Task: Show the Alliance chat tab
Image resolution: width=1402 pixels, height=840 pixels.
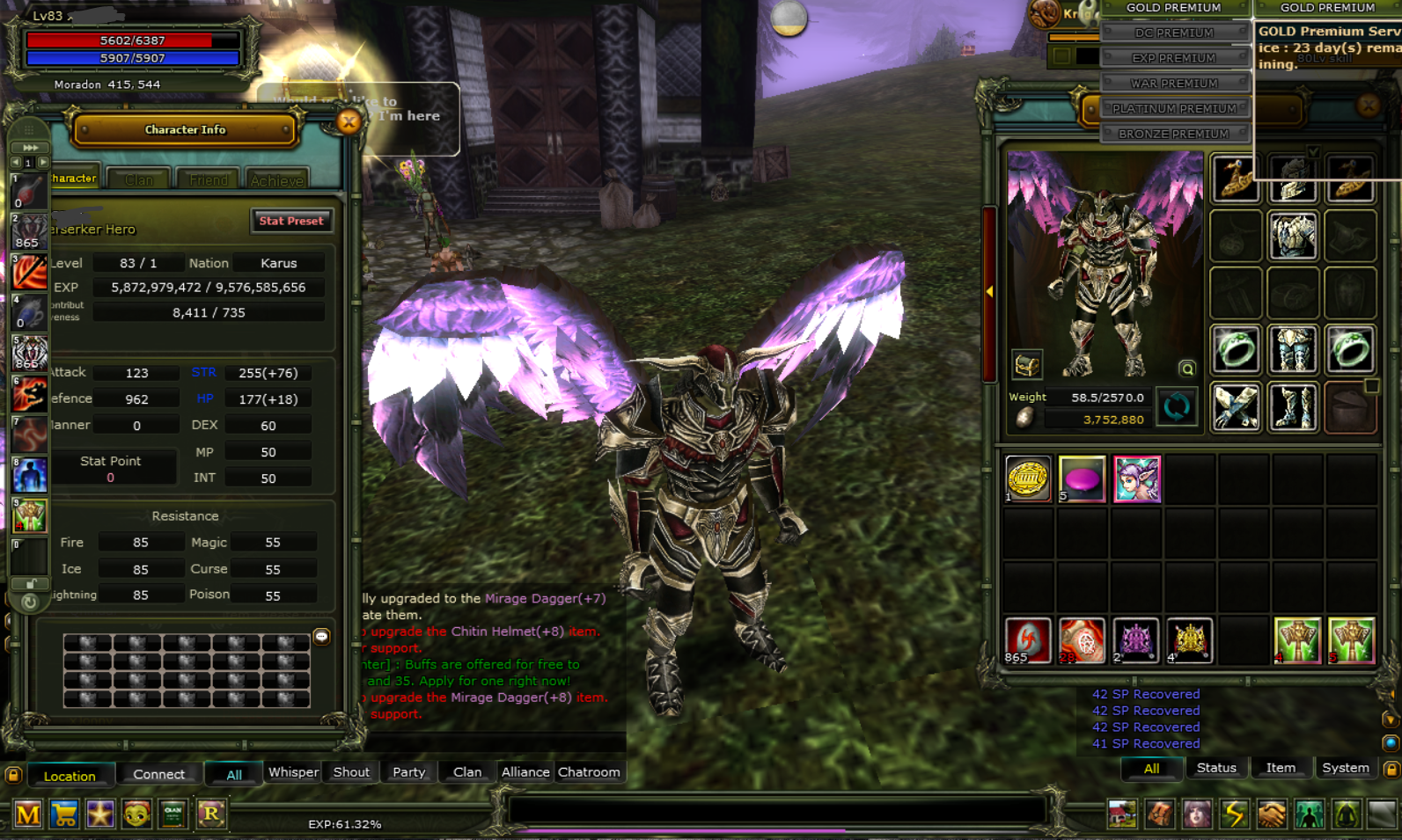Action: [x=525, y=772]
